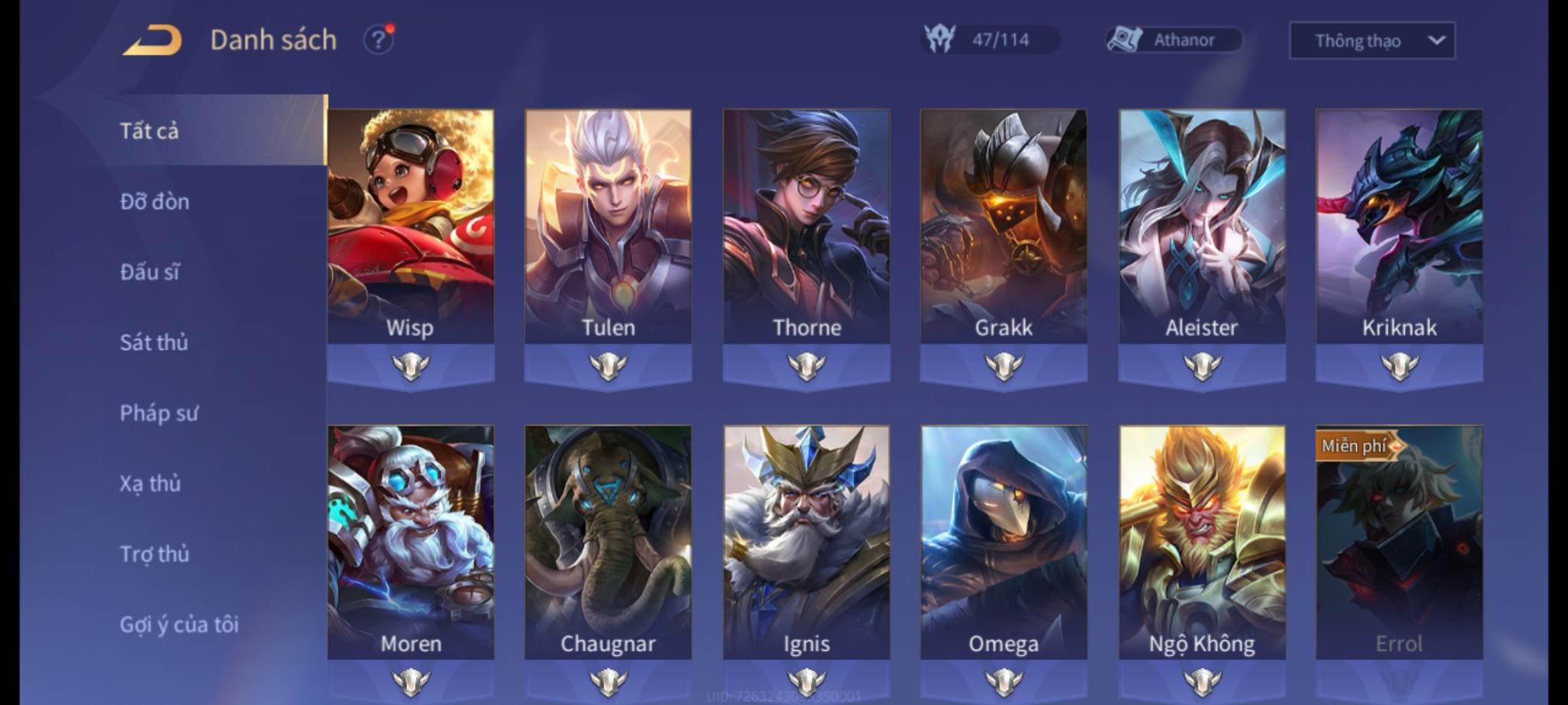Open the Ngộ Không hero card

click(x=1201, y=543)
